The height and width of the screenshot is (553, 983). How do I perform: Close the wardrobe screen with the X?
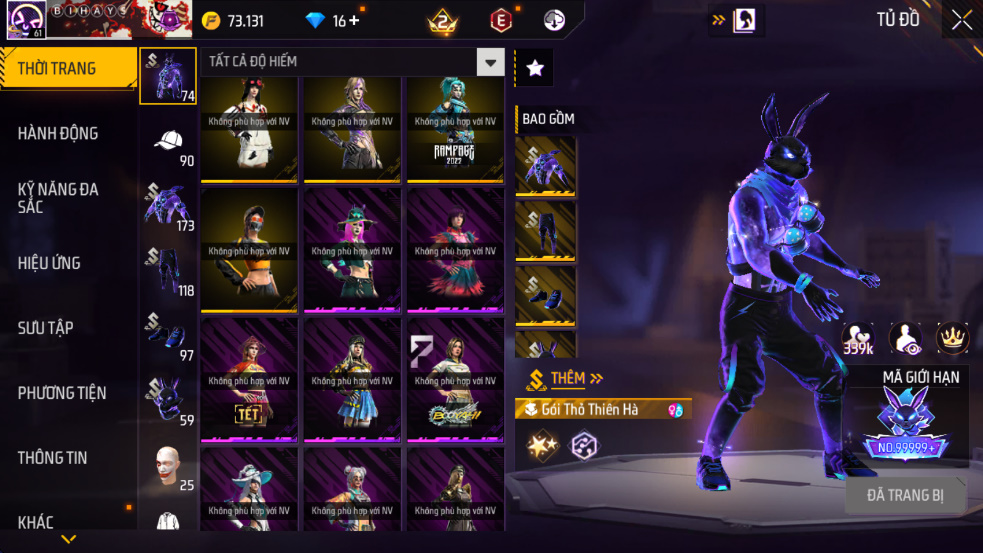tap(961, 21)
